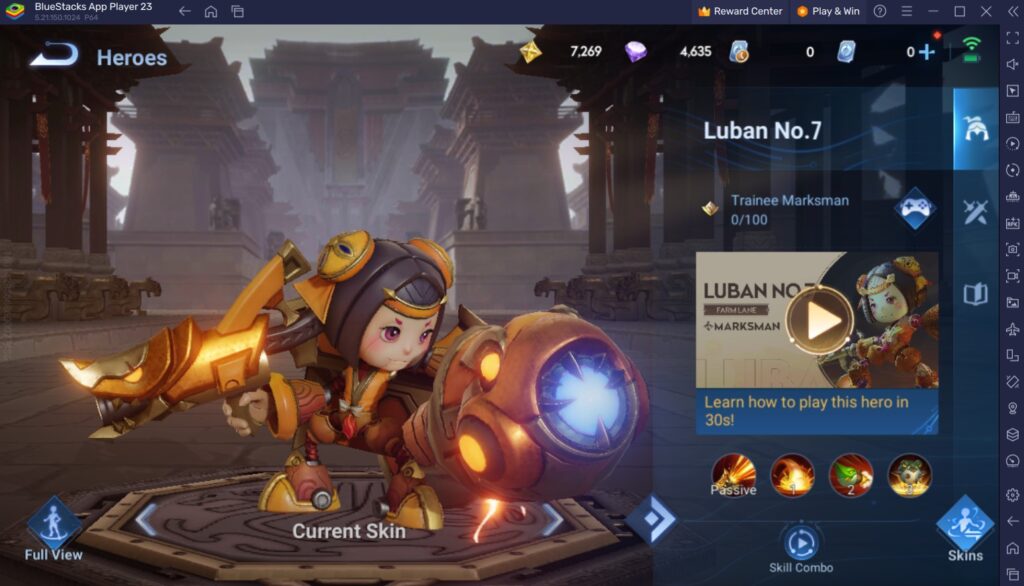Switch to the crossed swords tab

(975, 211)
